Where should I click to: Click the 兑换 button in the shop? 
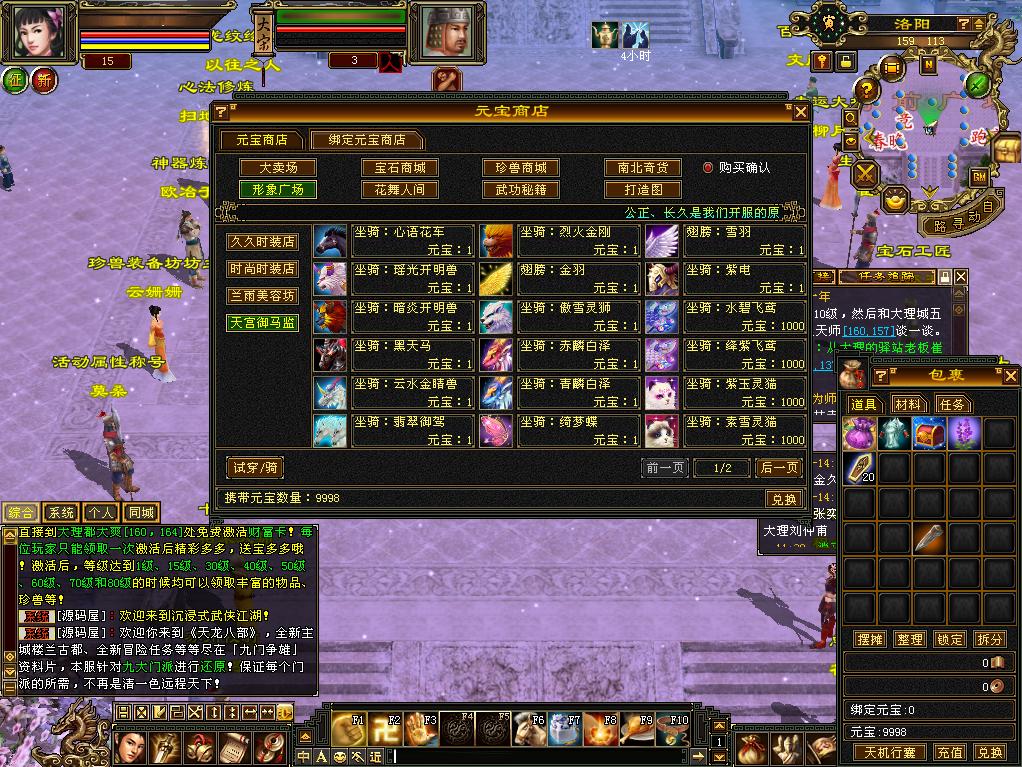coord(784,499)
